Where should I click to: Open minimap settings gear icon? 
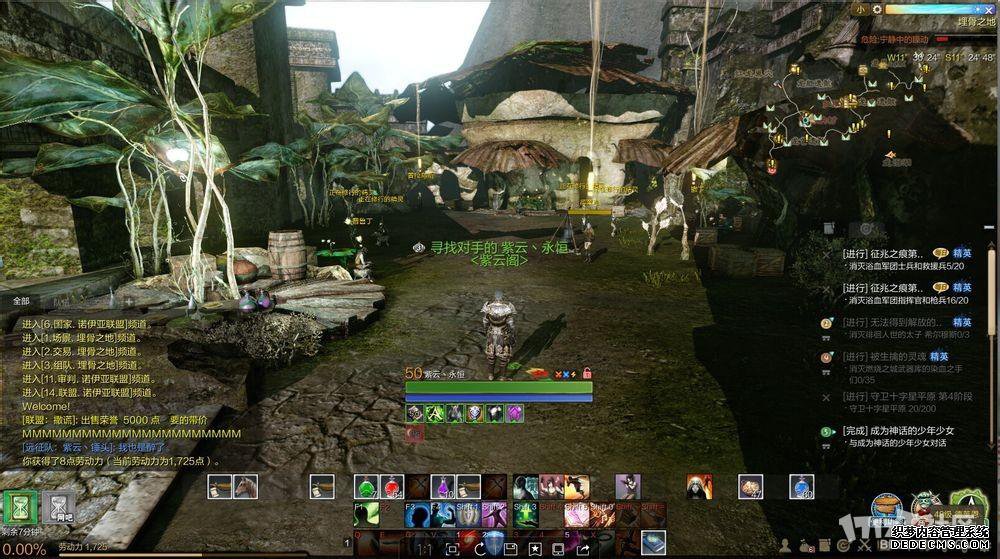tap(877, 9)
